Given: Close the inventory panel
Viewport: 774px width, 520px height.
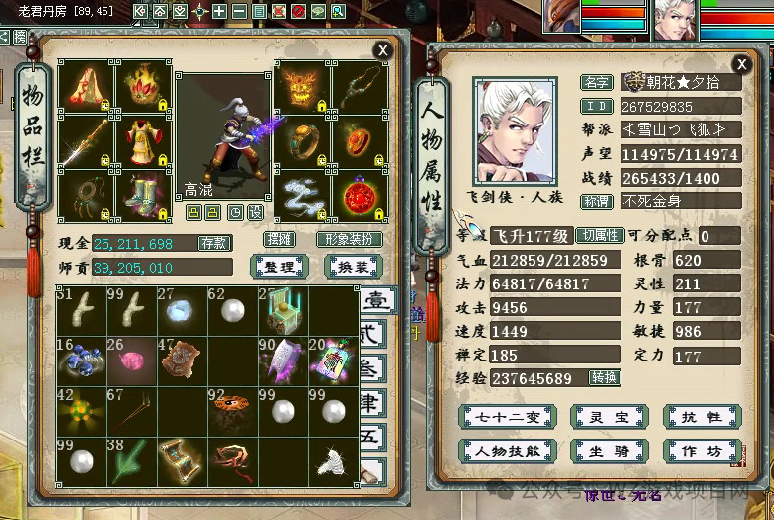Looking at the screenshot, I should [x=382, y=50].
